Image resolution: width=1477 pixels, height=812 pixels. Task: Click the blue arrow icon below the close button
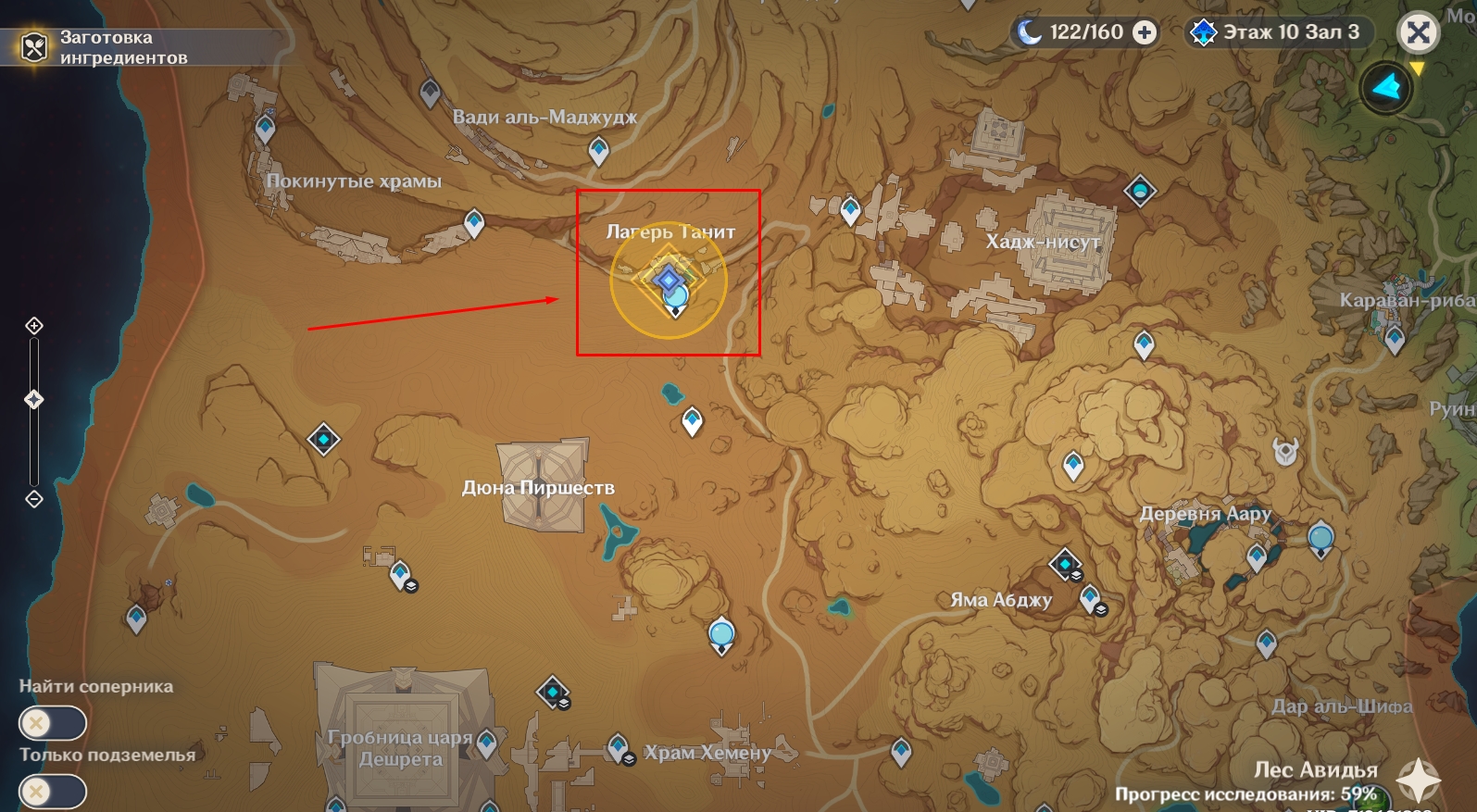coord(1385,88)
